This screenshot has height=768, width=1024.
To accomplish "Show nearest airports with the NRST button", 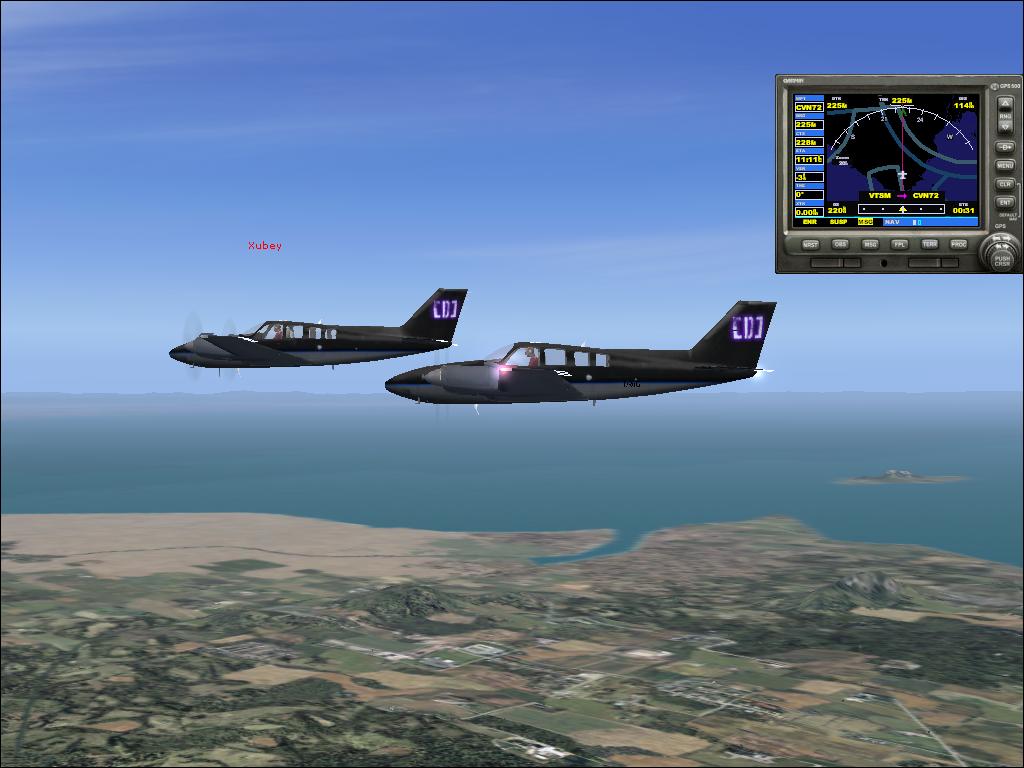I will pos(811,244).
